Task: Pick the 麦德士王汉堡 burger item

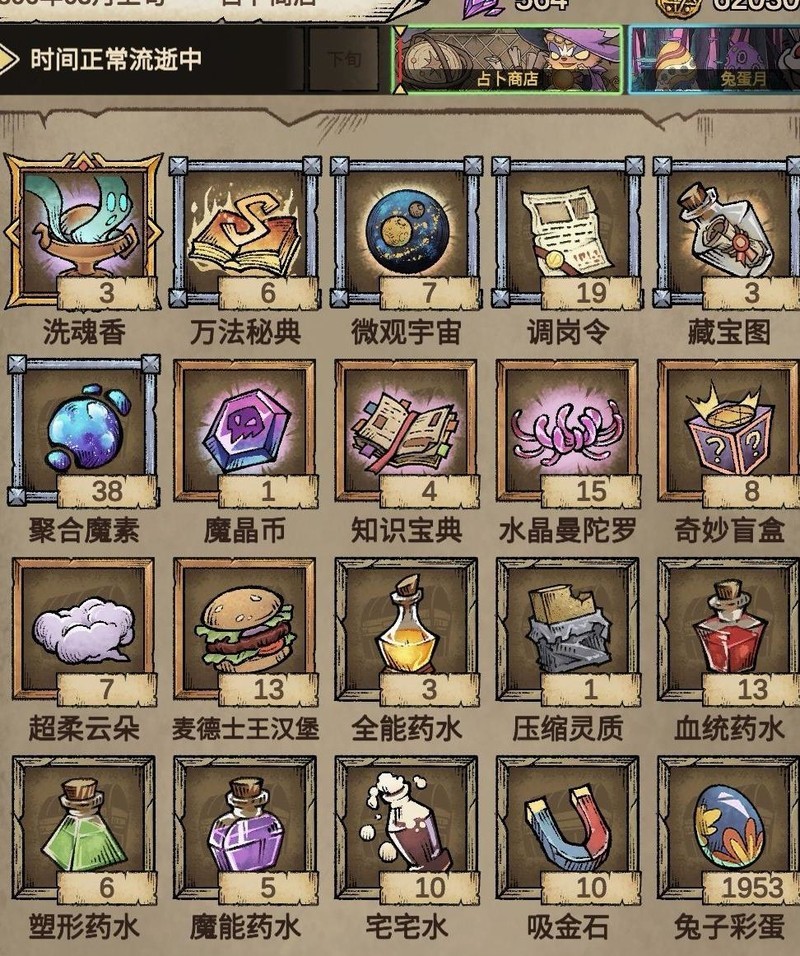Action: [x=245, y=630]
